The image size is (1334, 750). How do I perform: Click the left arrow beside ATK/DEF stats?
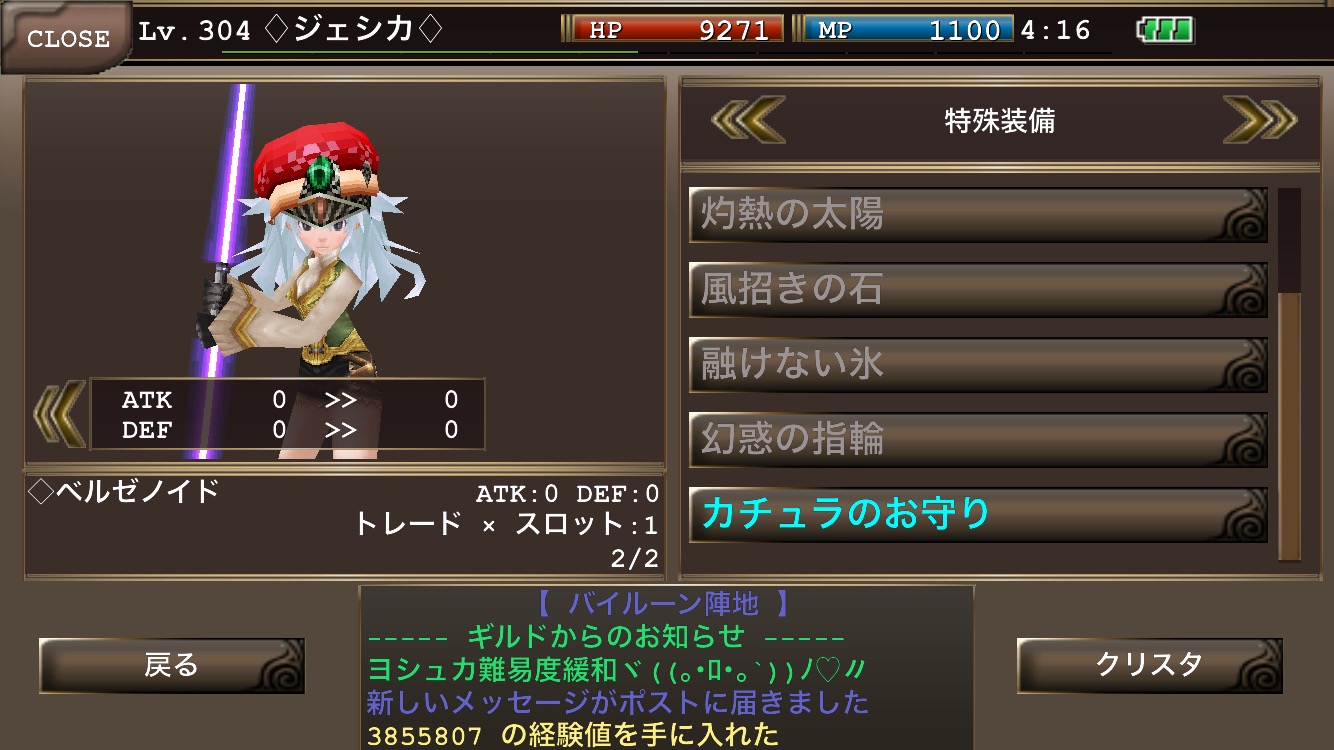pyautogui.click(x=59, y=412)
